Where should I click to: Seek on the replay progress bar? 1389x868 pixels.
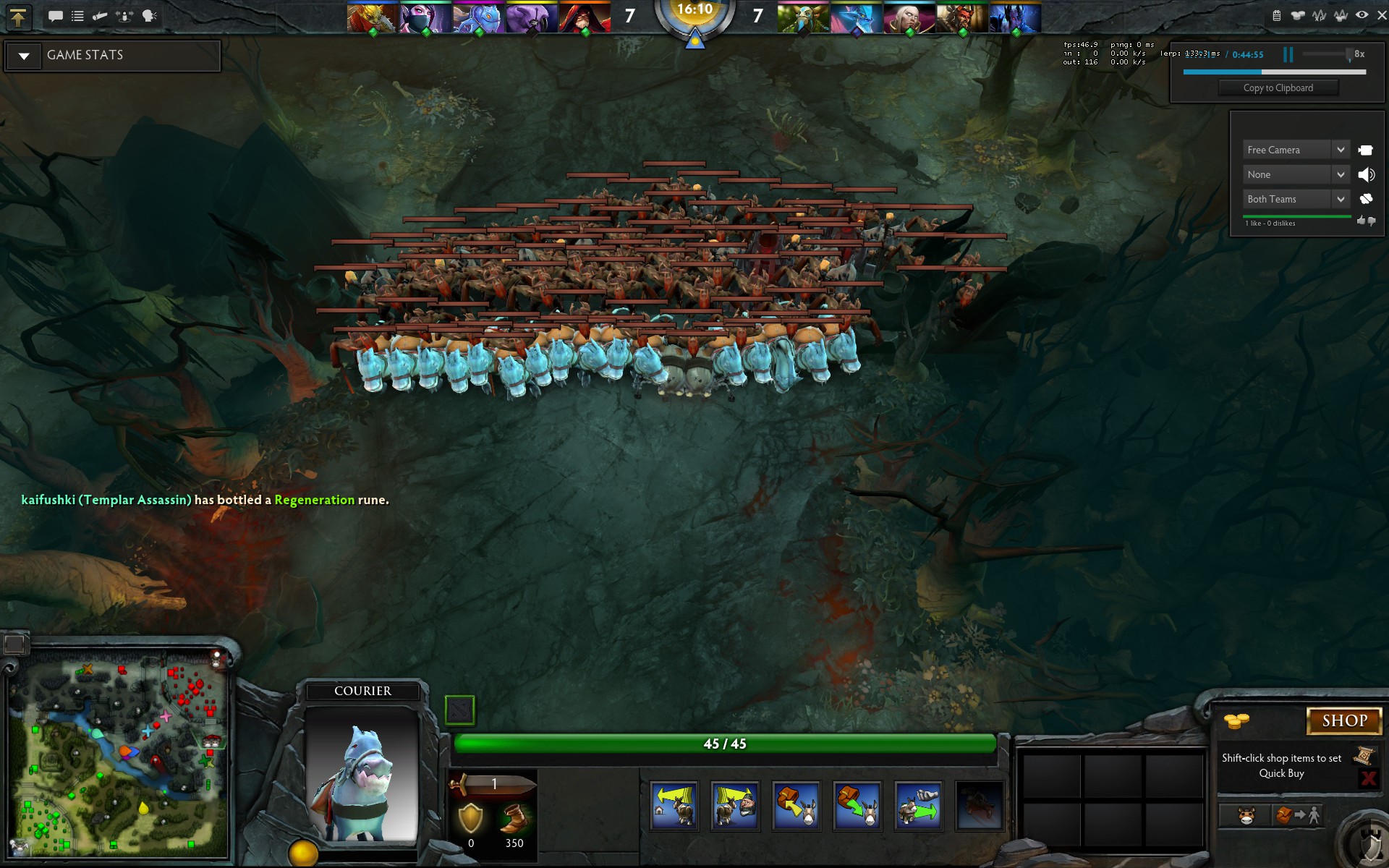(1274, 72)
